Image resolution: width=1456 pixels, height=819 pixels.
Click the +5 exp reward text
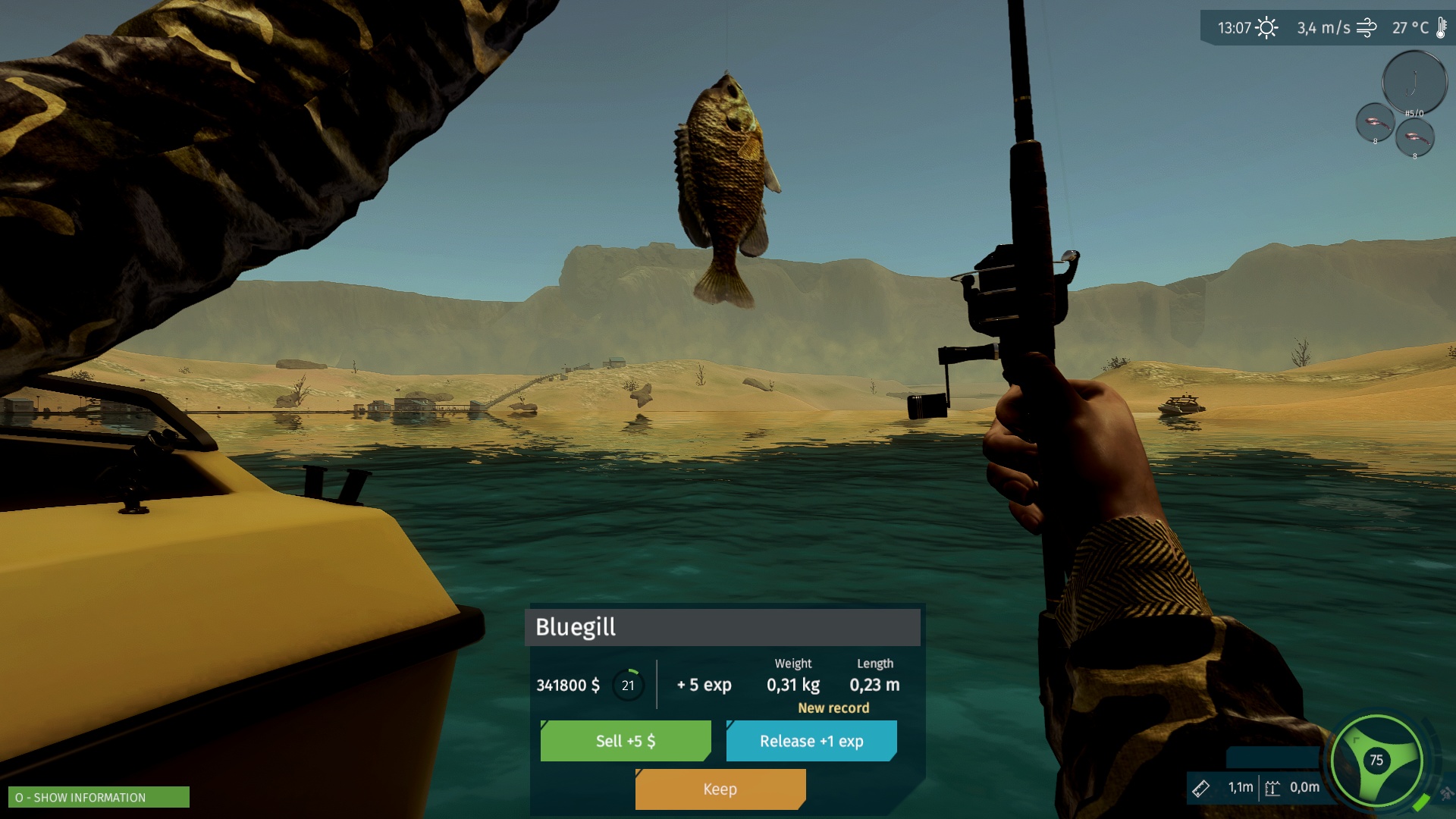coord(703,685)
